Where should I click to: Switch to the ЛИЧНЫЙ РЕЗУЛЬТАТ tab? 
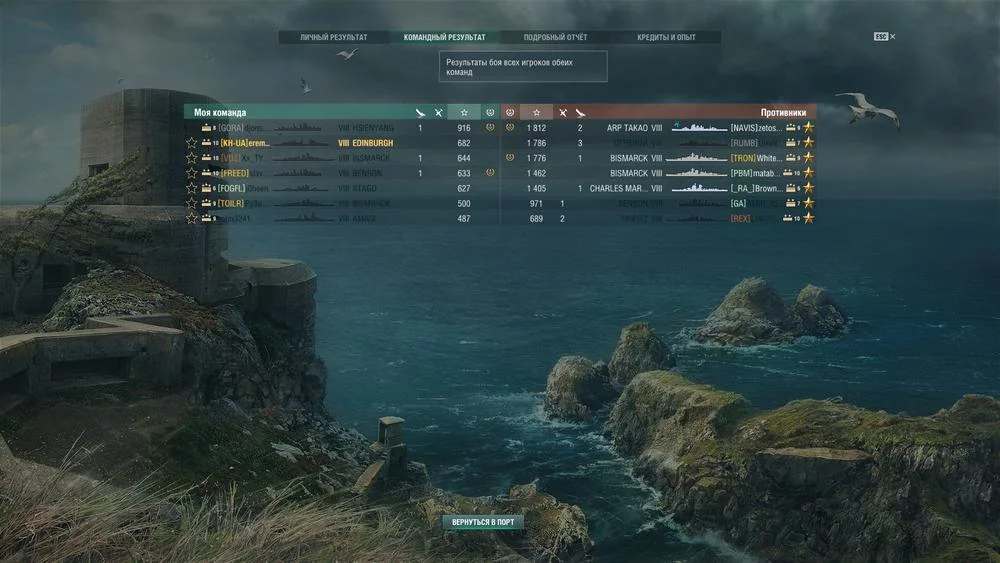point(333,38)
